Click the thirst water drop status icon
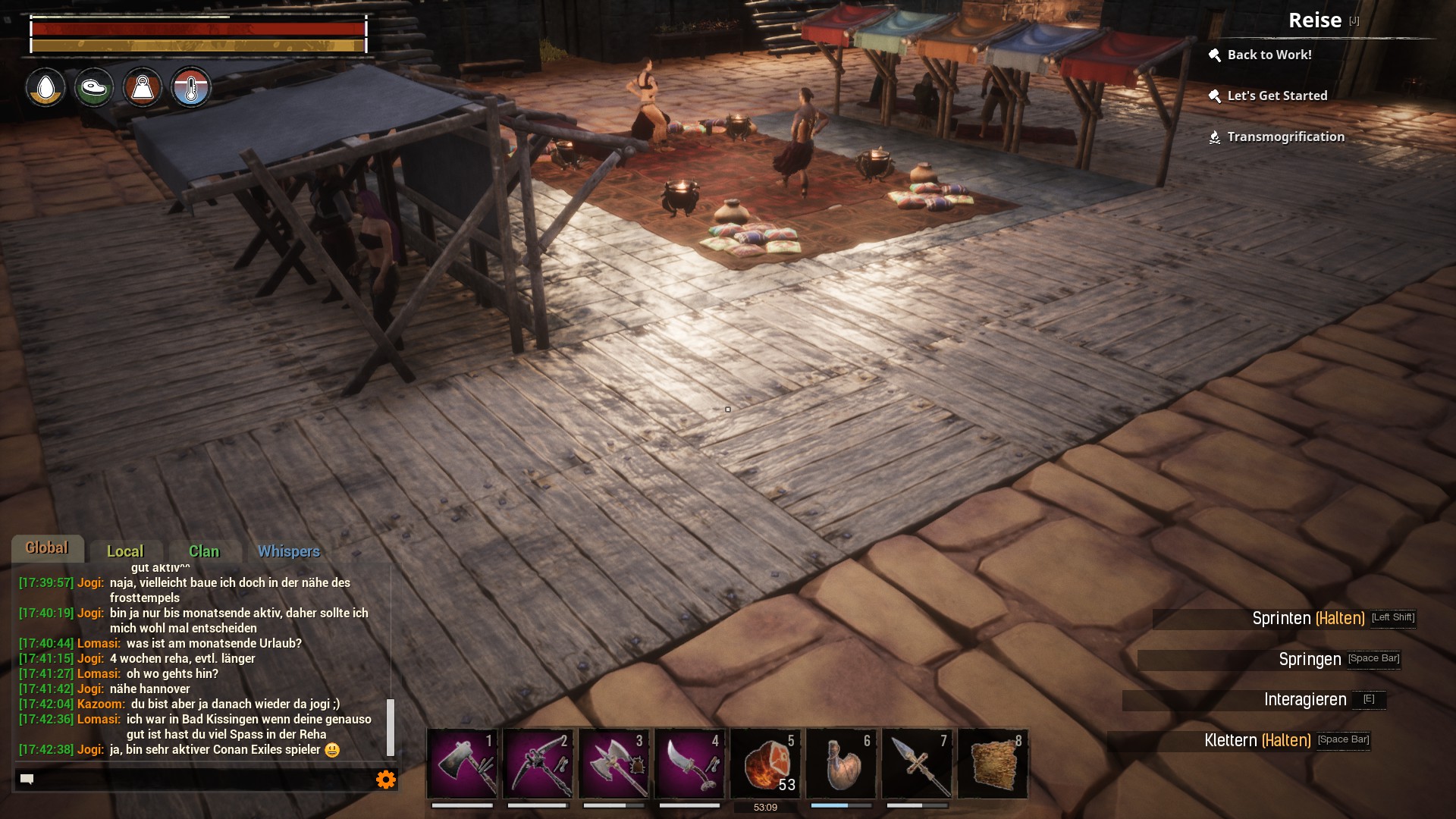Image resolution: width=1456 pixels, height=819 pixels. coord(46,88)
